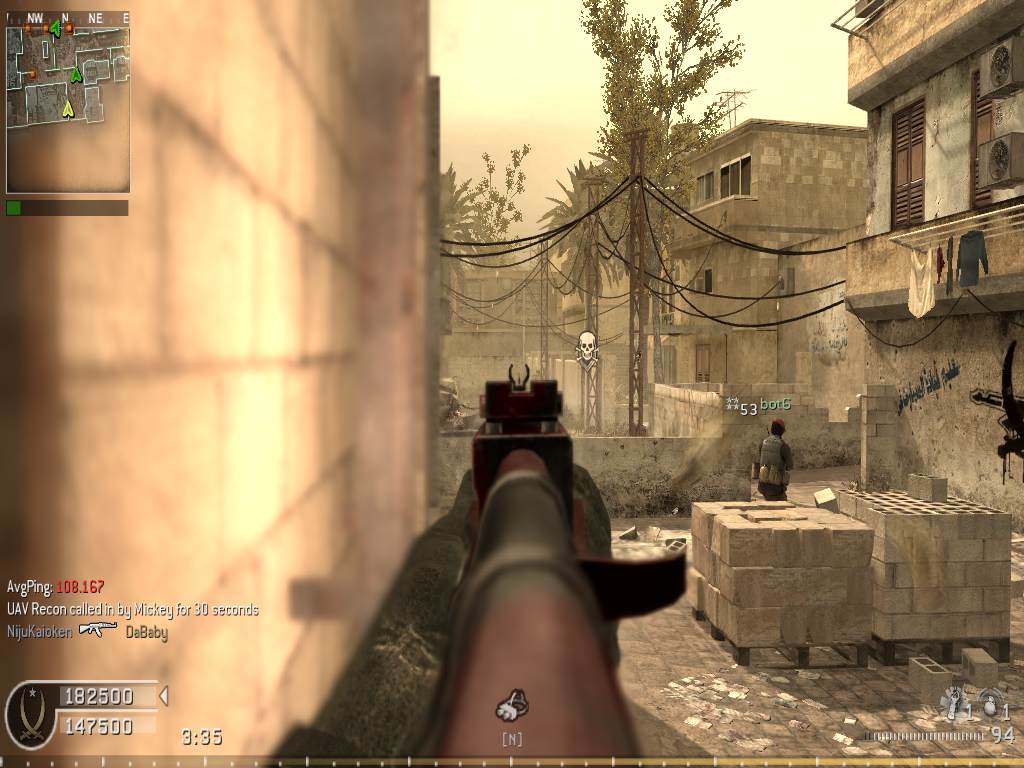Click the AK-47 icon in the kill feed
The image size is (1024, 768).
point(98,630)
